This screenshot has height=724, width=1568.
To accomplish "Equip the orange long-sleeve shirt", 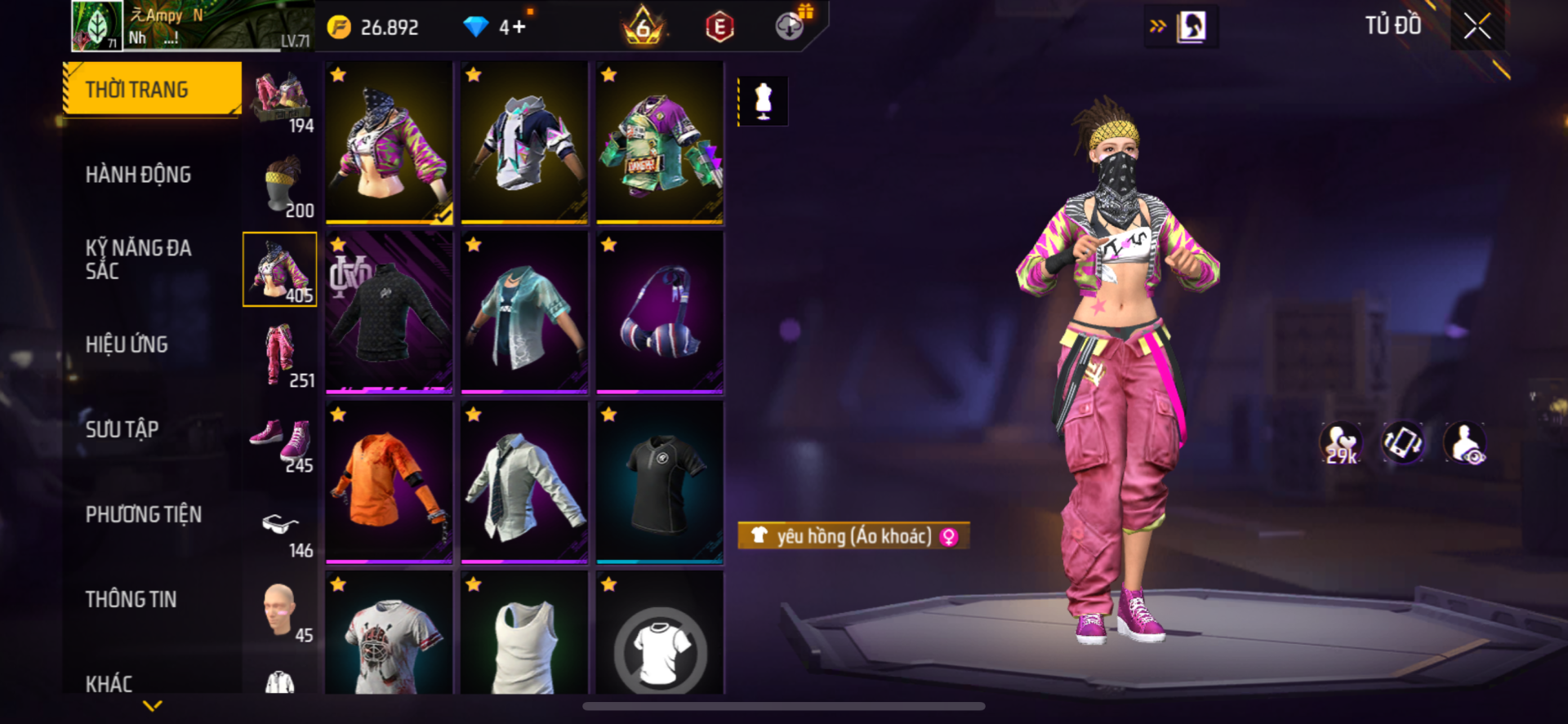I will 389,481.
